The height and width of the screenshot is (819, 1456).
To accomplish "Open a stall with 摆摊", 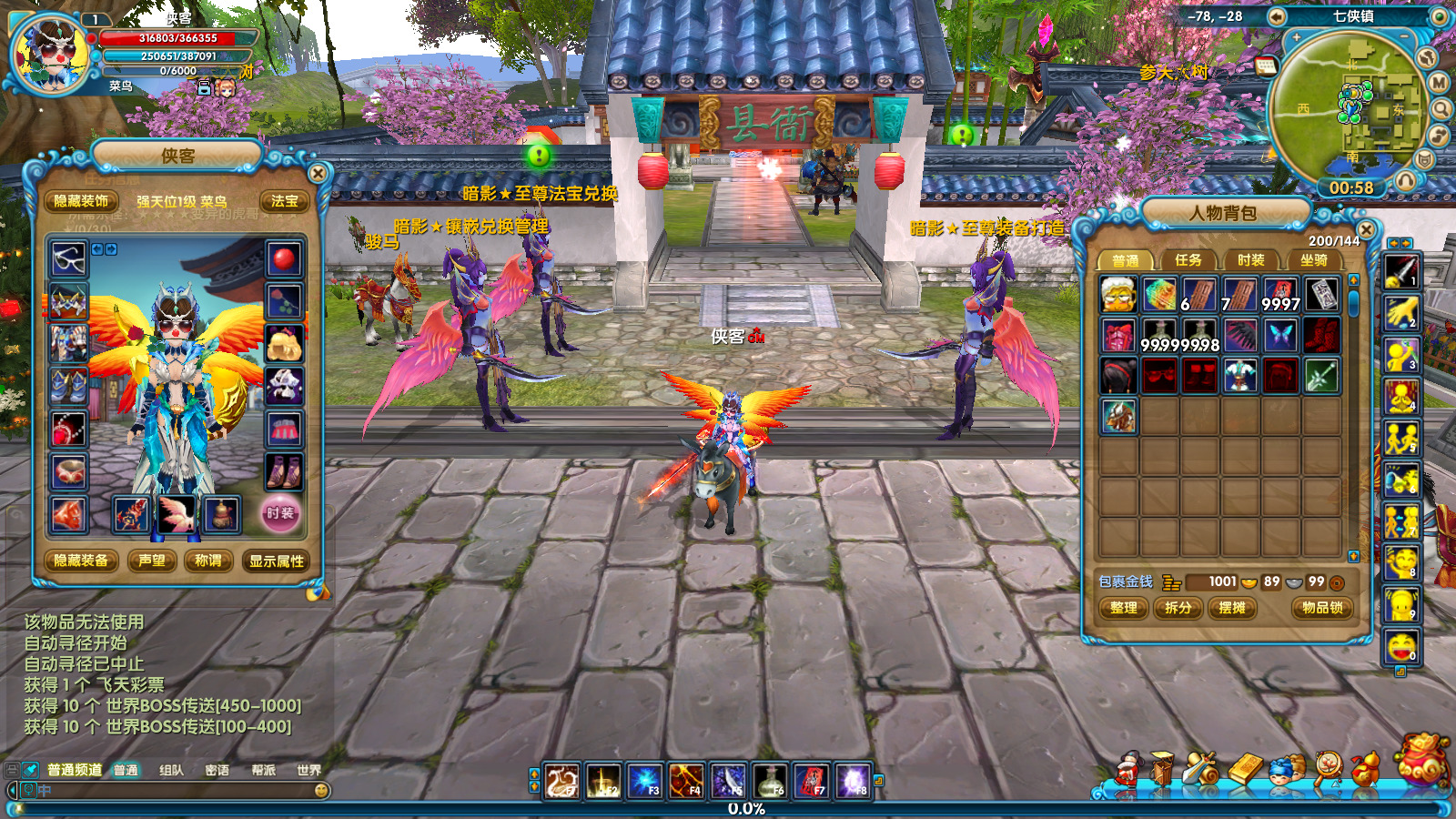I will (x=1232, y=608).
